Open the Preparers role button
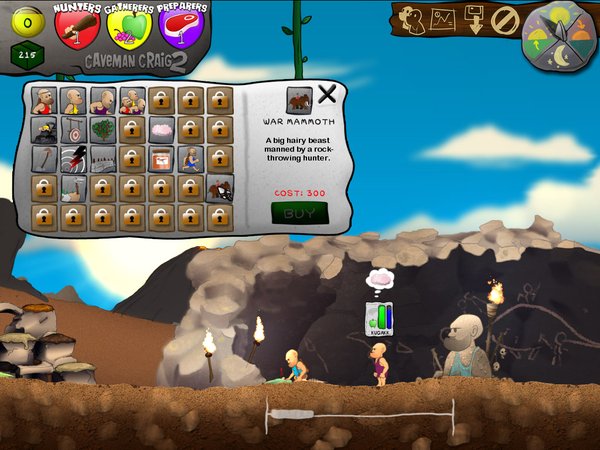The image size is (600, 450). [x=181, y=27]
